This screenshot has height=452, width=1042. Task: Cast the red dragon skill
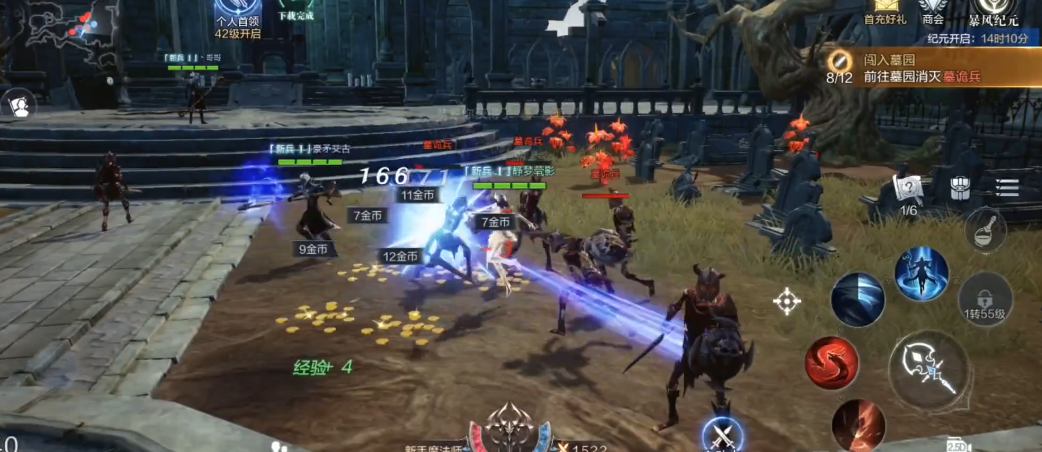(831, 362)
